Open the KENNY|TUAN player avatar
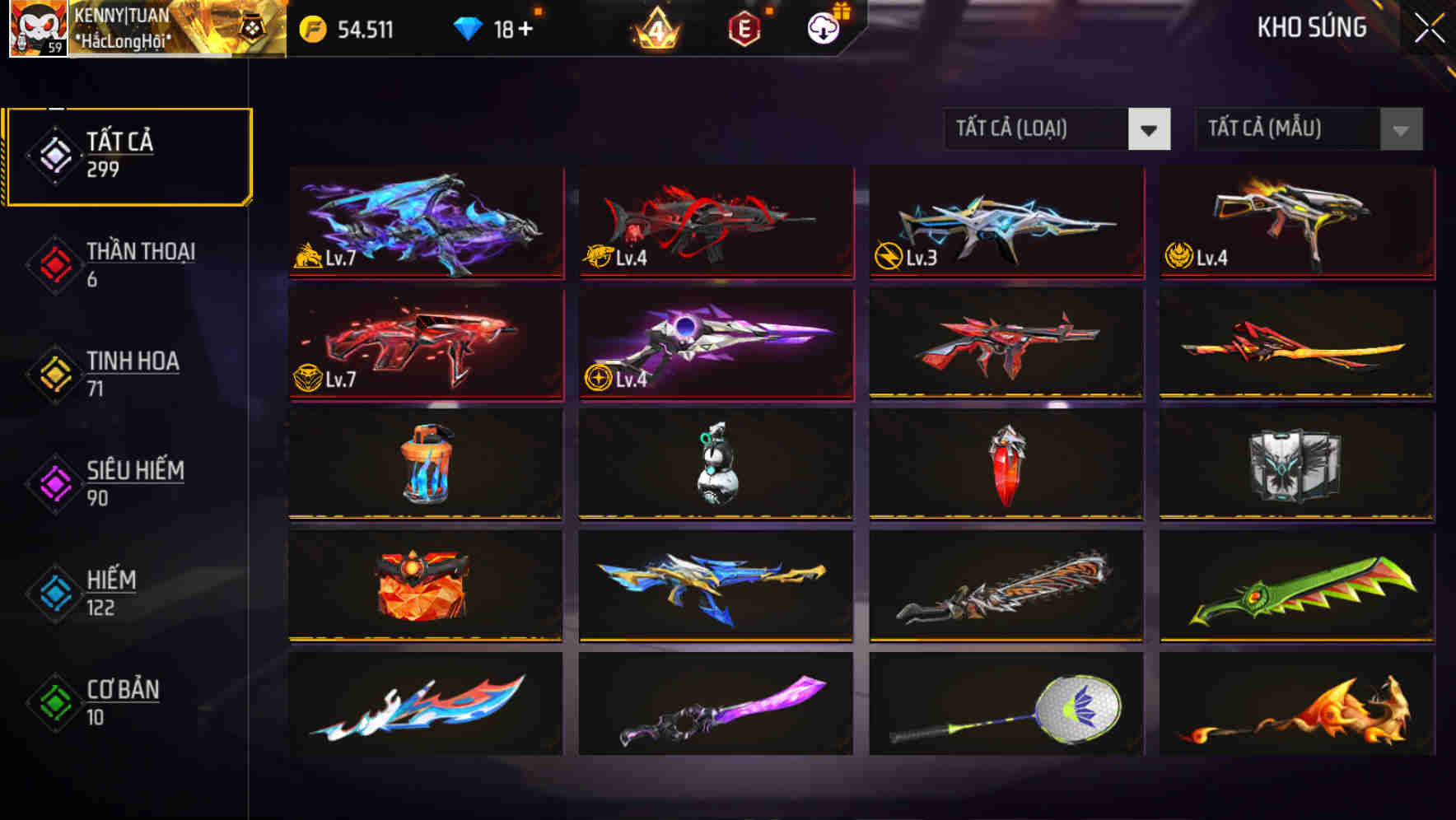Image resolution: width=1456 pixels, height=820 pixels. click(x=37, y=28)
